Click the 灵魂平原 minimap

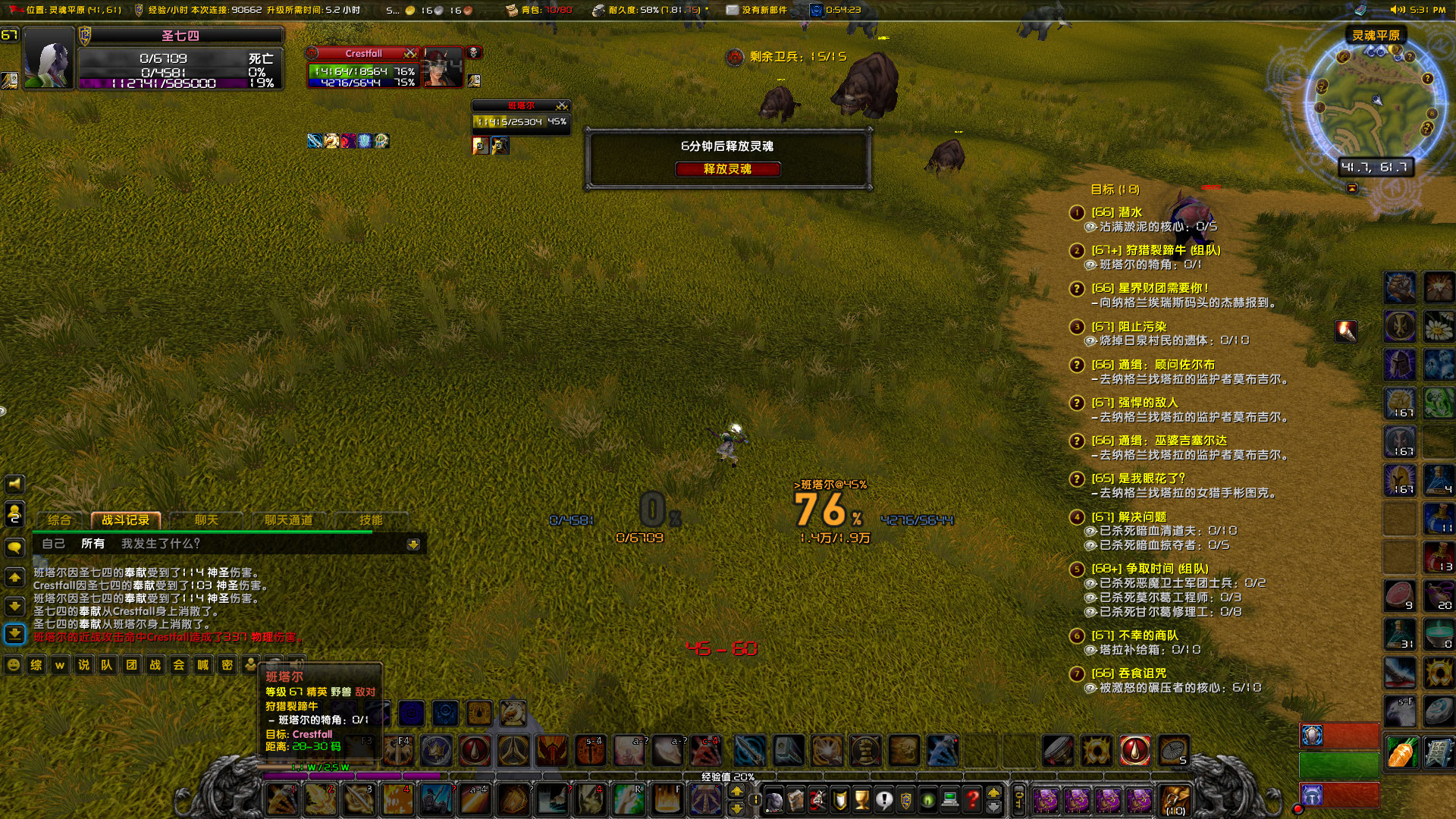coord(1376,99)
